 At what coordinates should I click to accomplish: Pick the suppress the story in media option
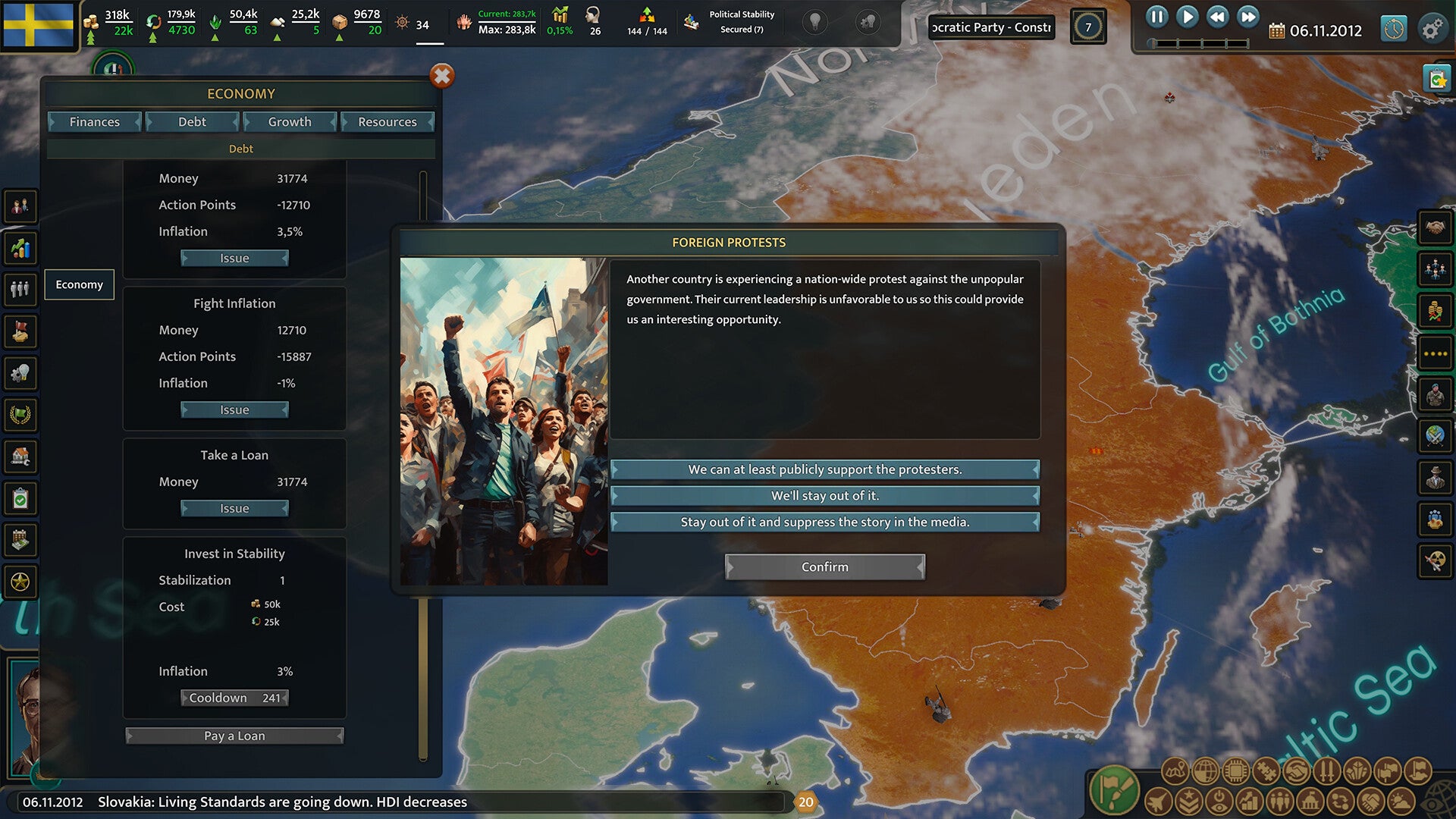click(825, 522)
